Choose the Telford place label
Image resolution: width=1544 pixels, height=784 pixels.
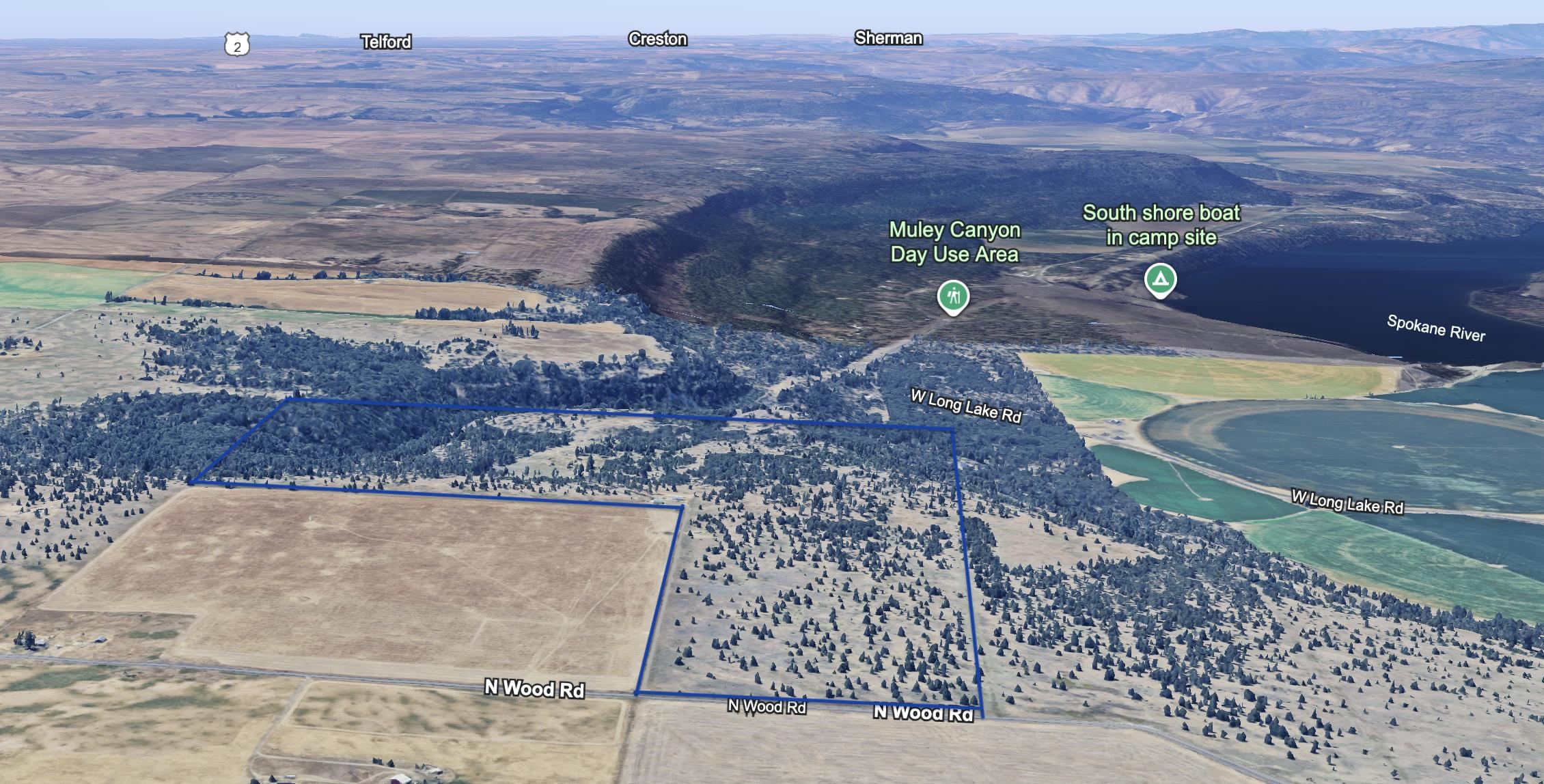coord(386,42)
